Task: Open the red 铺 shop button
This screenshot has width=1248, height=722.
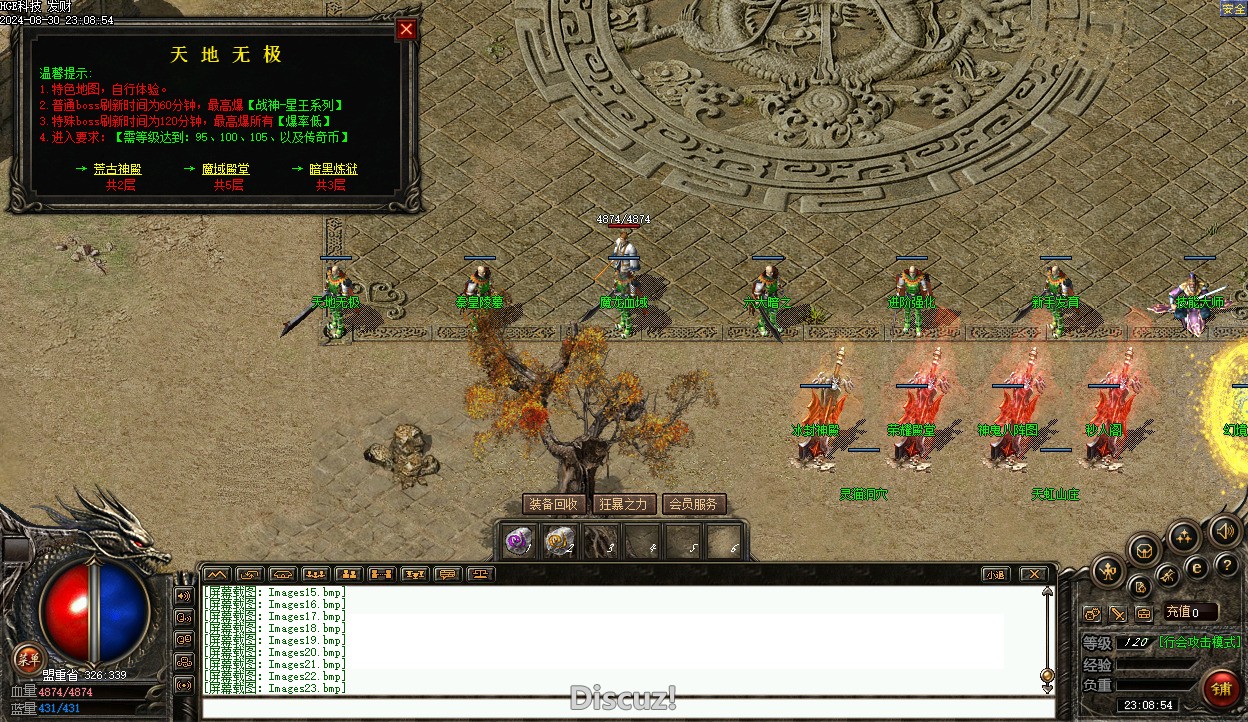Action: (1221, 688)
